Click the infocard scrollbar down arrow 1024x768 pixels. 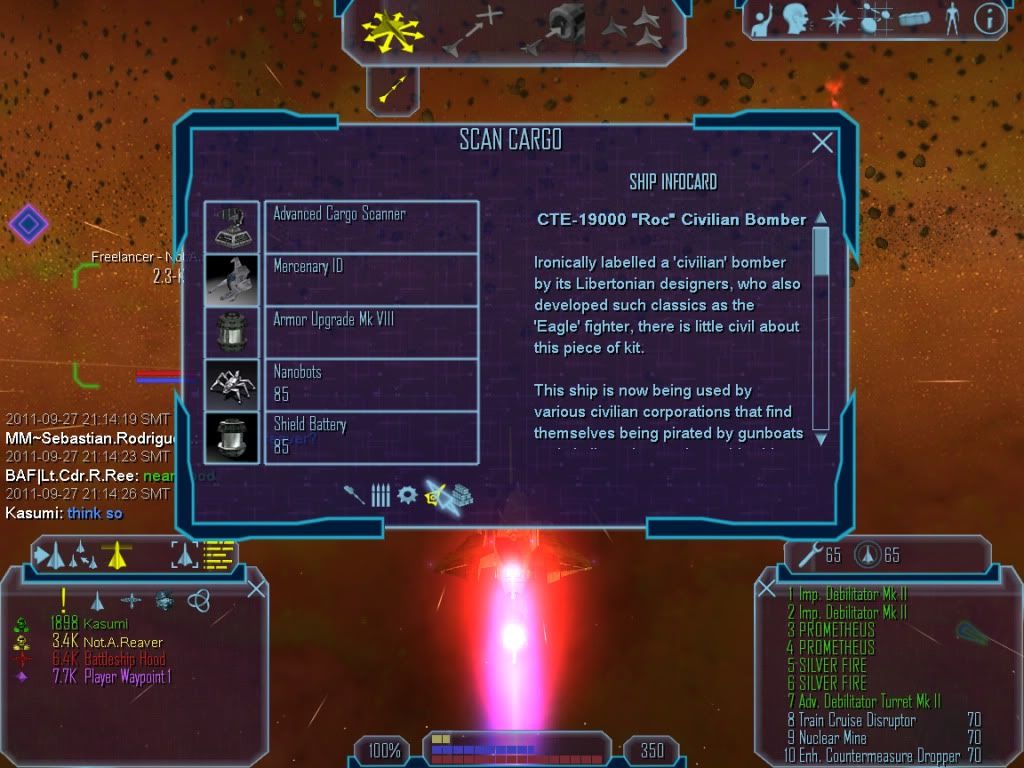821,438
